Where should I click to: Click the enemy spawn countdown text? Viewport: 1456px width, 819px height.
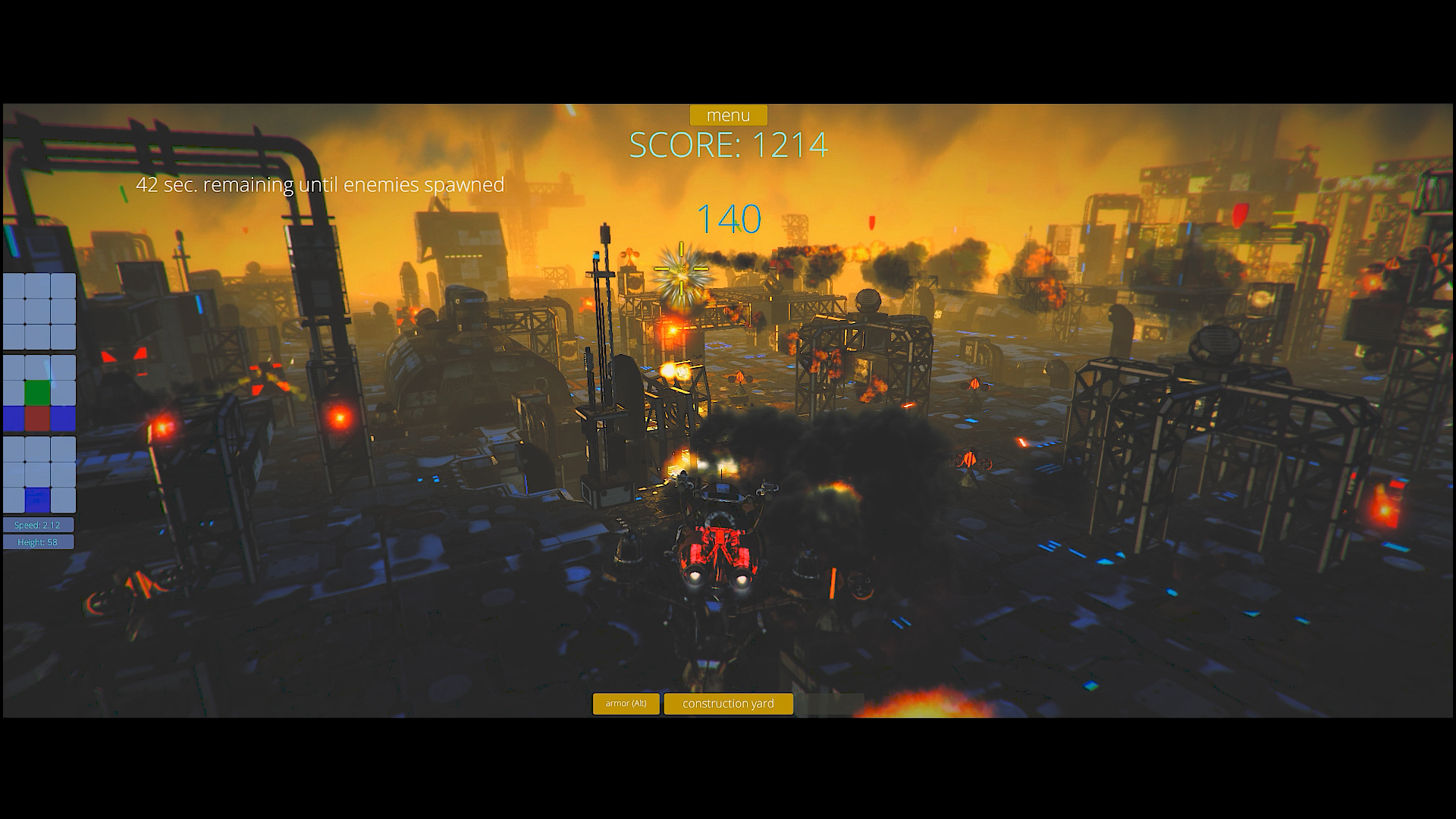(320, 184)
